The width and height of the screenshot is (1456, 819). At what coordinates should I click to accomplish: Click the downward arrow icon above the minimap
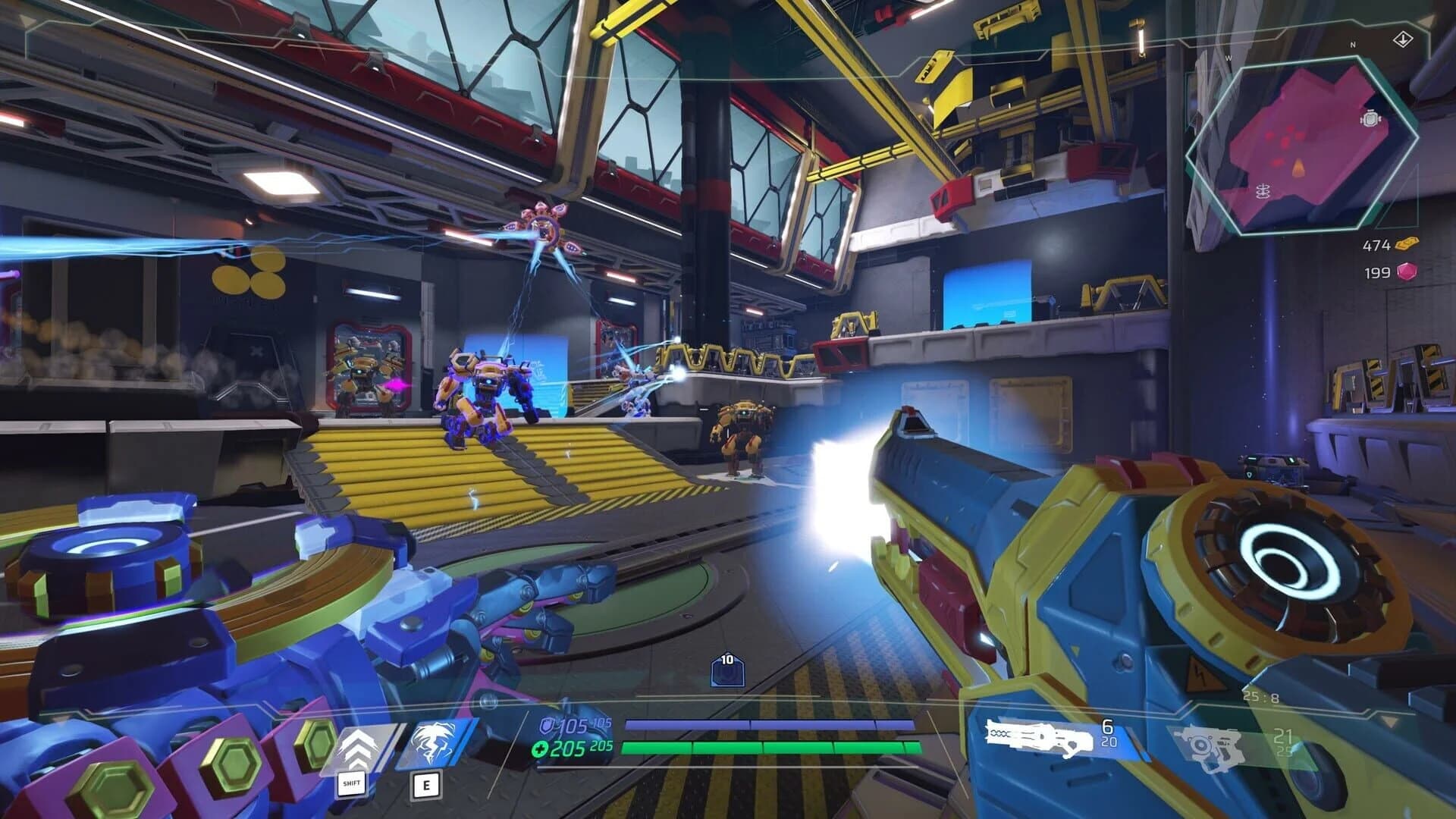click(x=1404, y=39)
